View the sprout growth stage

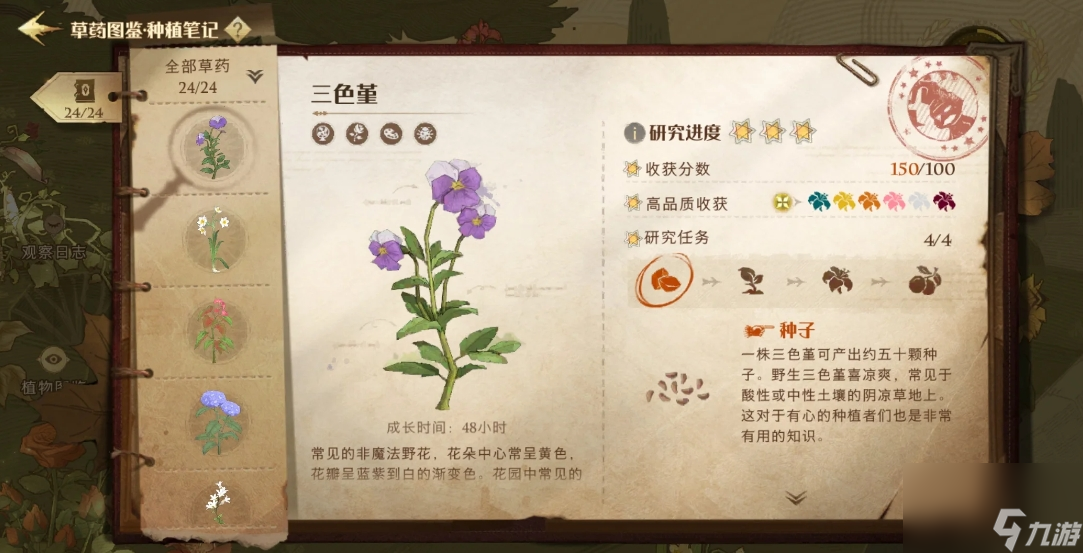click(x=750, y=281)
